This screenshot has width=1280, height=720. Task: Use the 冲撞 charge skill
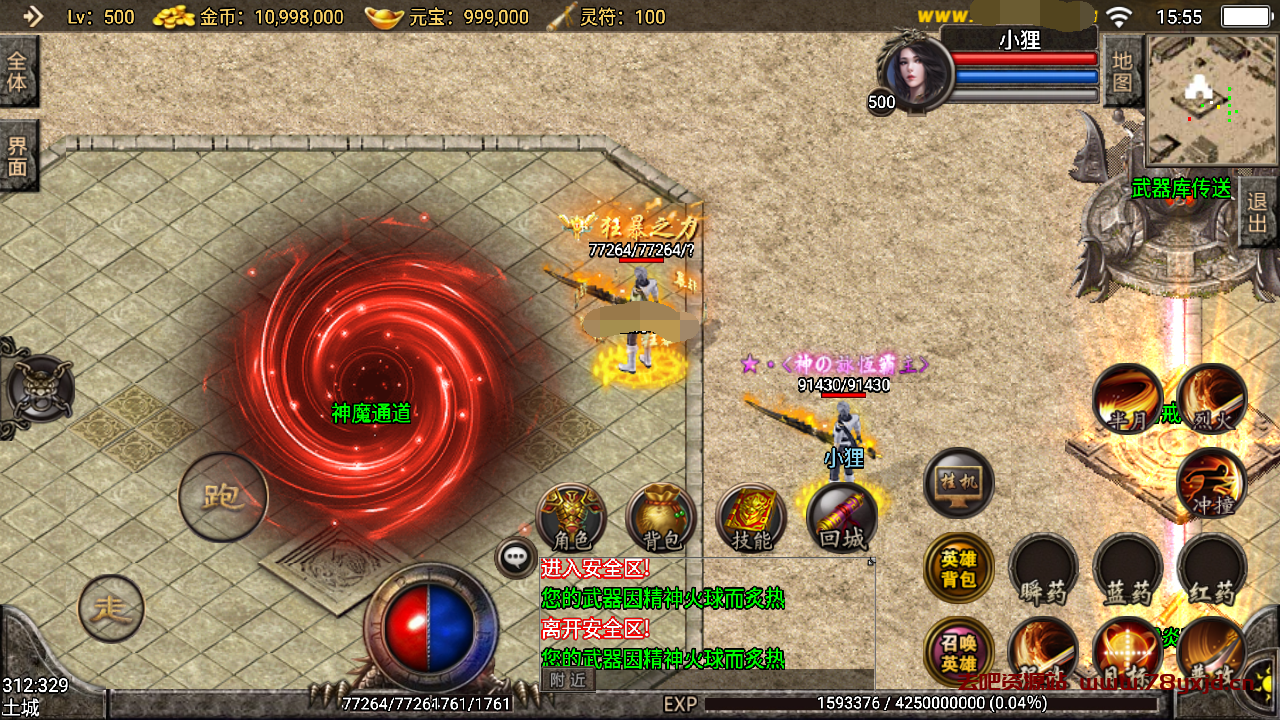click(1211, 483)
